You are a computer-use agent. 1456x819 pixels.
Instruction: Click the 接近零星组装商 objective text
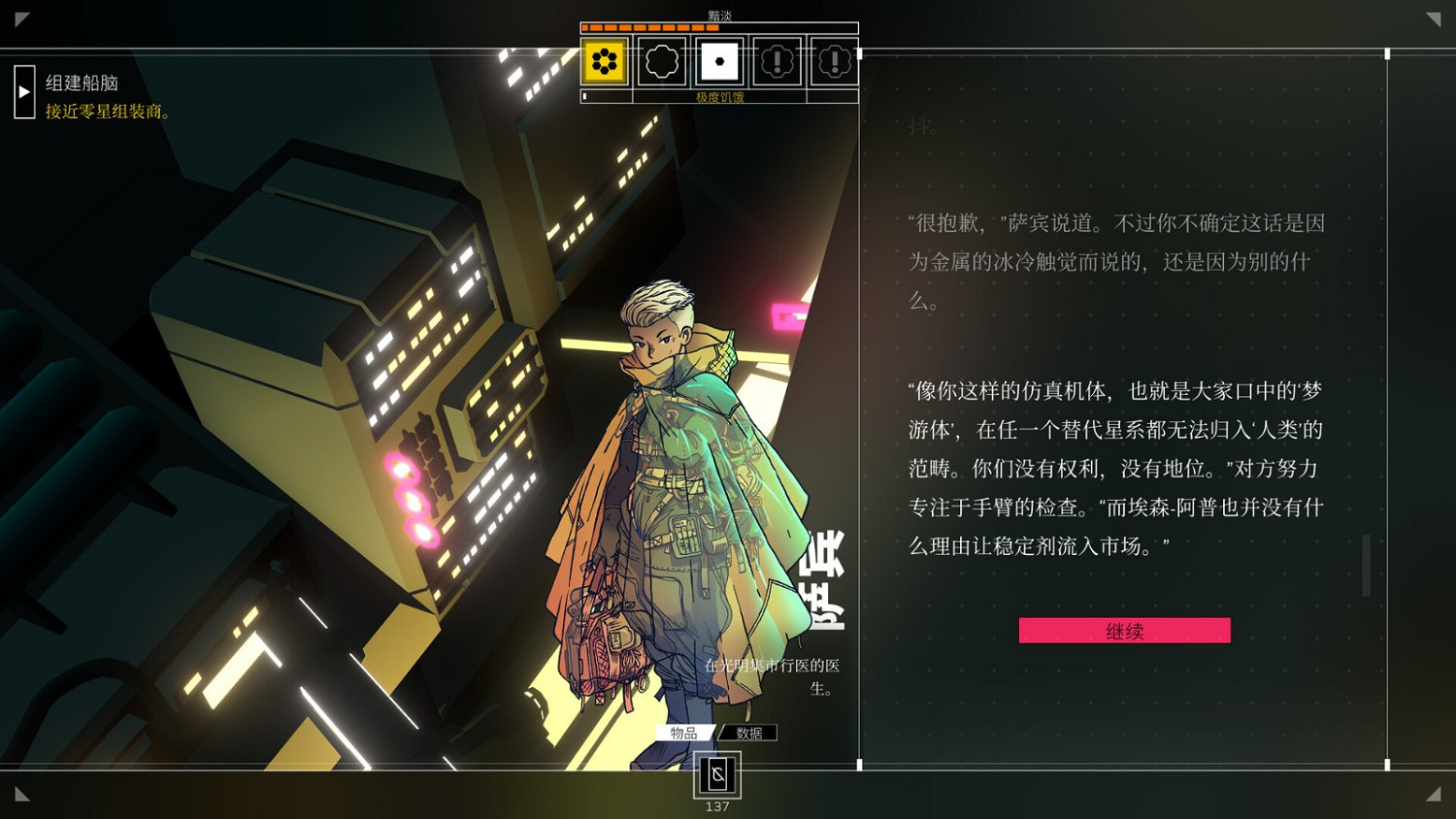[104, 112]
